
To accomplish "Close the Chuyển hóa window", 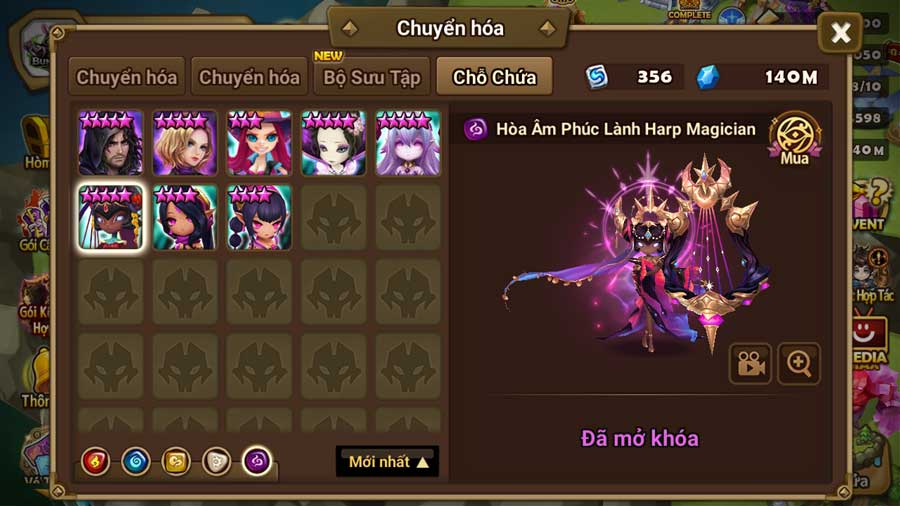I will click(840, 34).
